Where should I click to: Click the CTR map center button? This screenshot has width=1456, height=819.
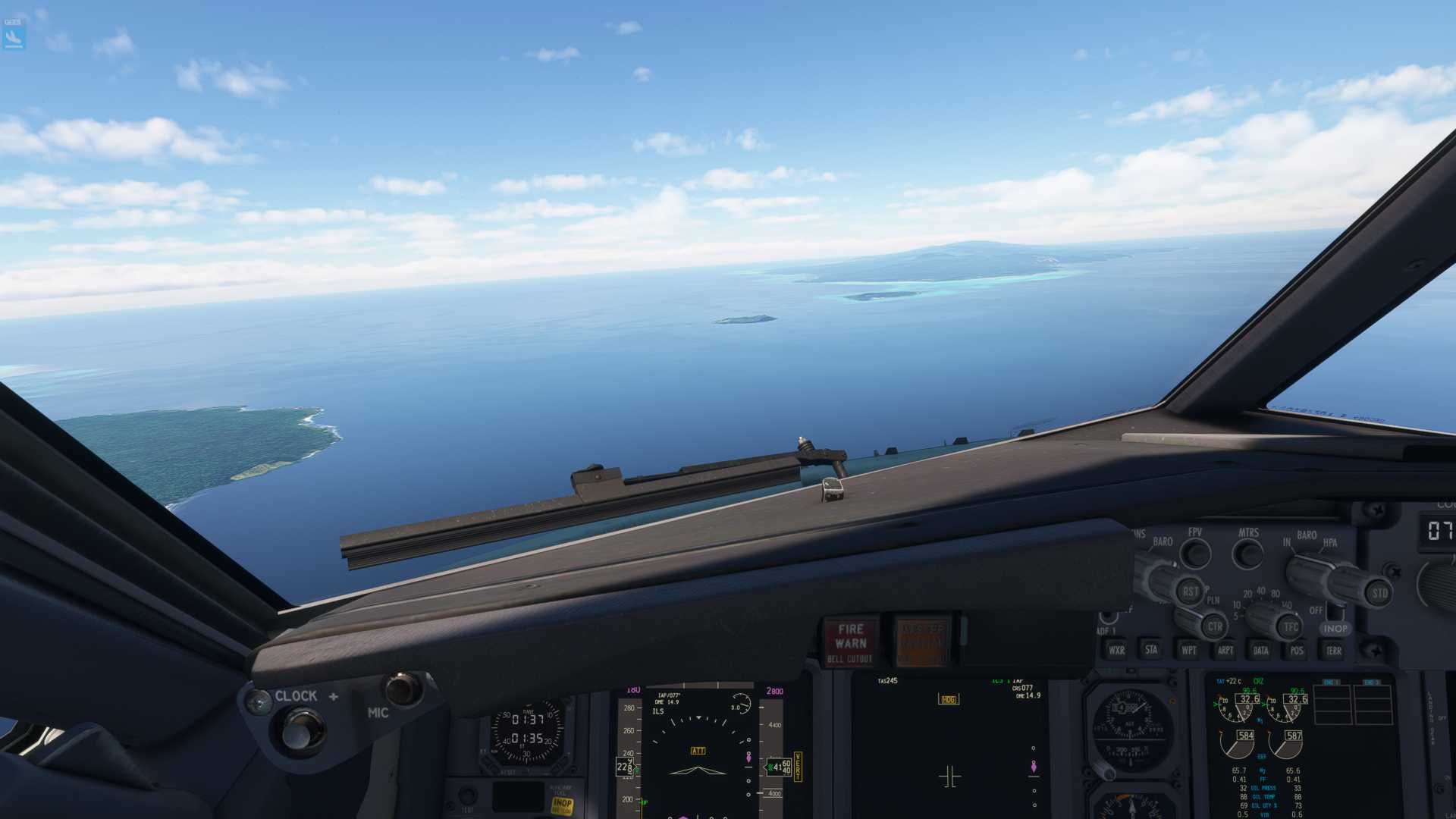1214,626
